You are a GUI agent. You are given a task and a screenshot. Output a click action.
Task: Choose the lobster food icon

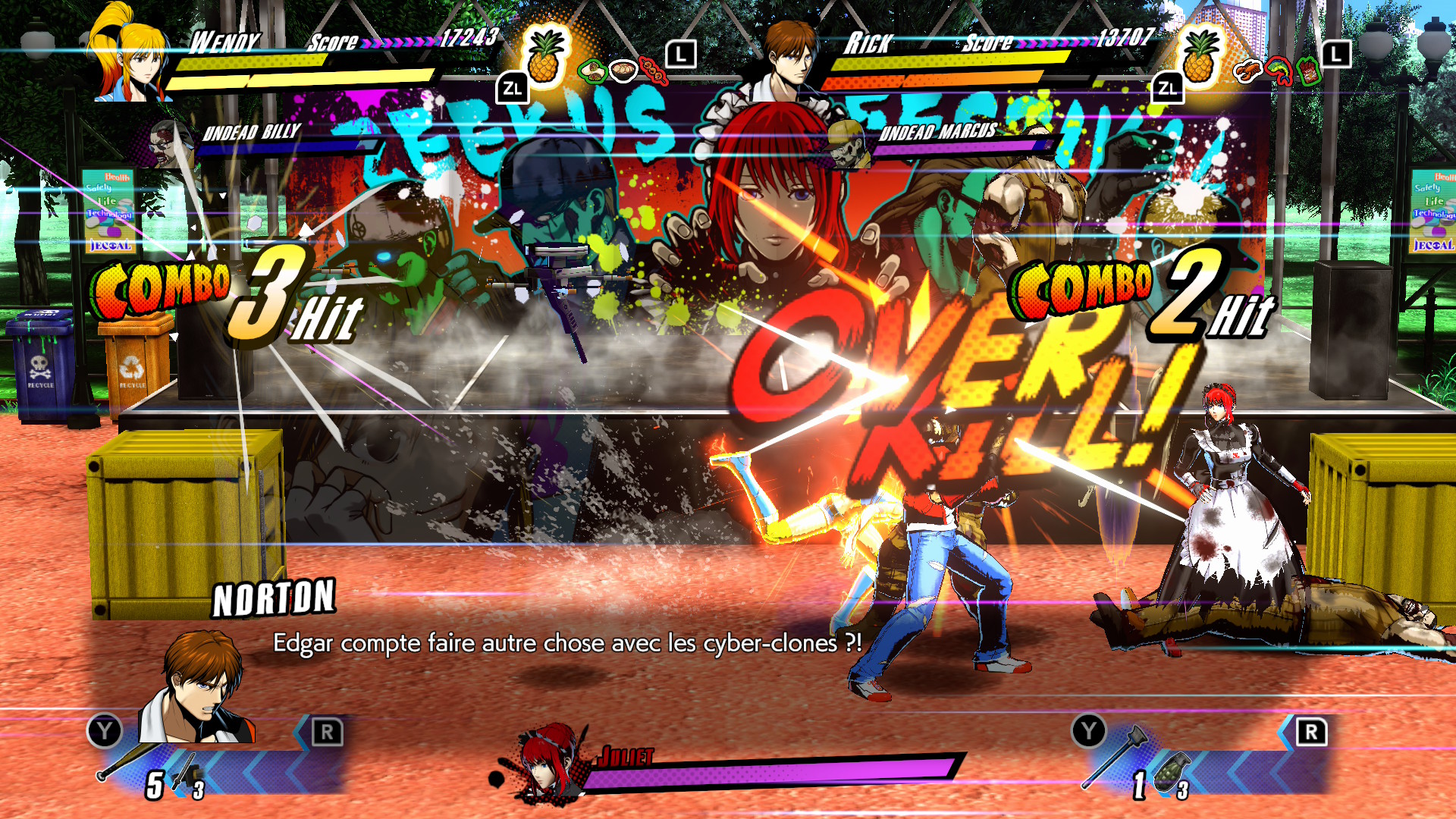1247,71
